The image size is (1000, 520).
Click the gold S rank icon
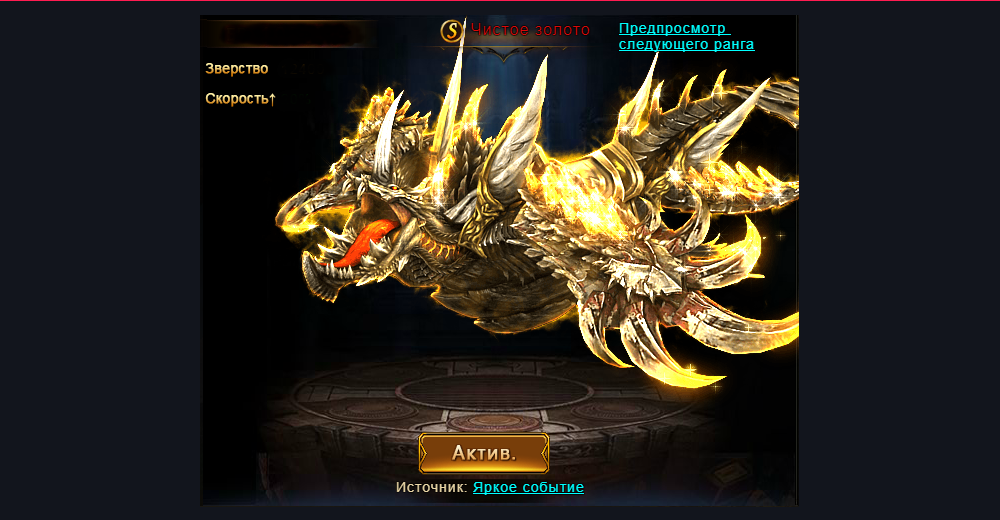[x=453, y=31]
